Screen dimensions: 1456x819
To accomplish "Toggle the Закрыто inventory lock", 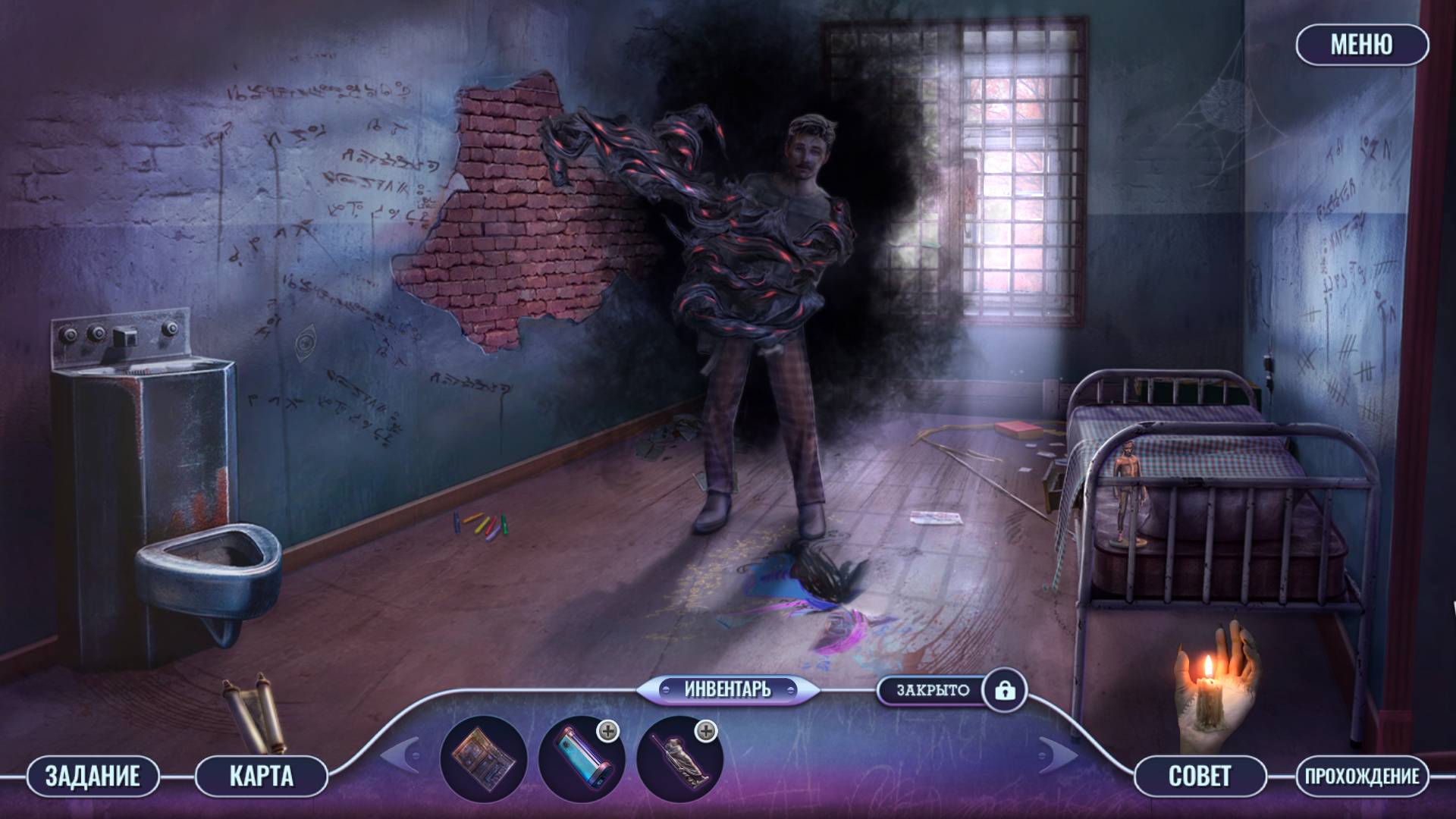I will (x=1005, y=690).
